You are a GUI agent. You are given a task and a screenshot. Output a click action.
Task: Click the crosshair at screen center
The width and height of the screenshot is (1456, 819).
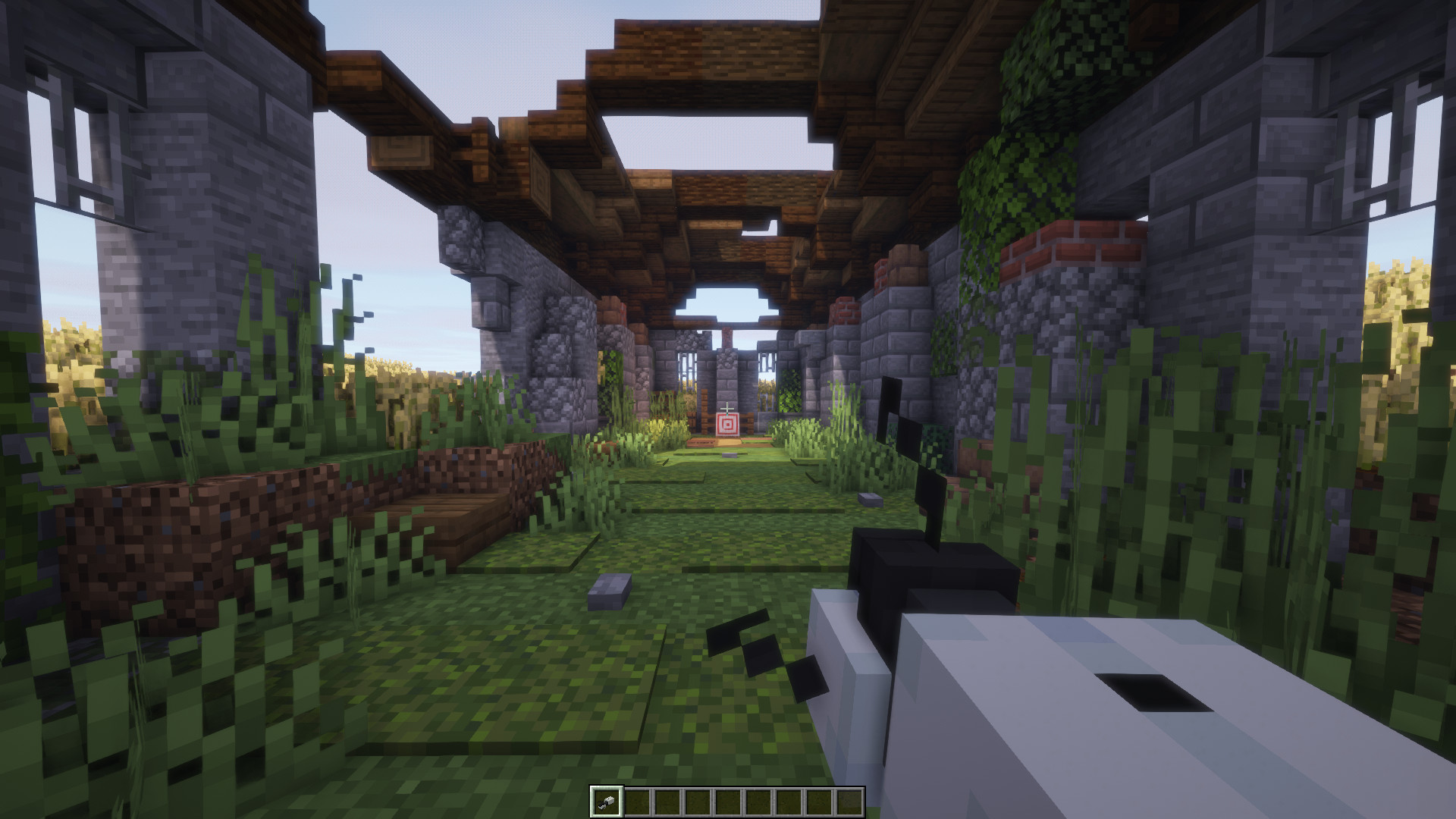pos(728,408)
